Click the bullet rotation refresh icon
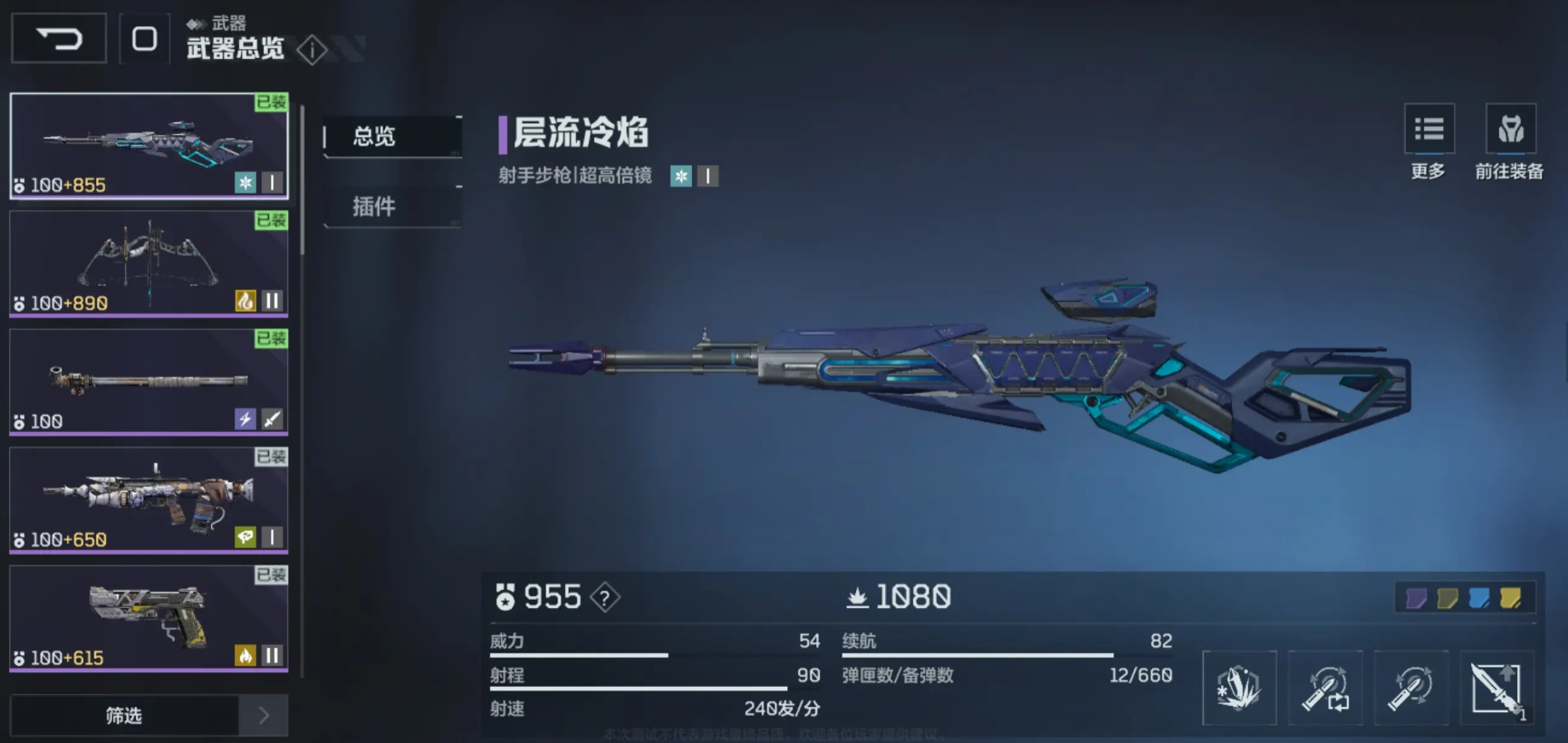Screen dimensions: 1568x743 (x=1410, y=688)
